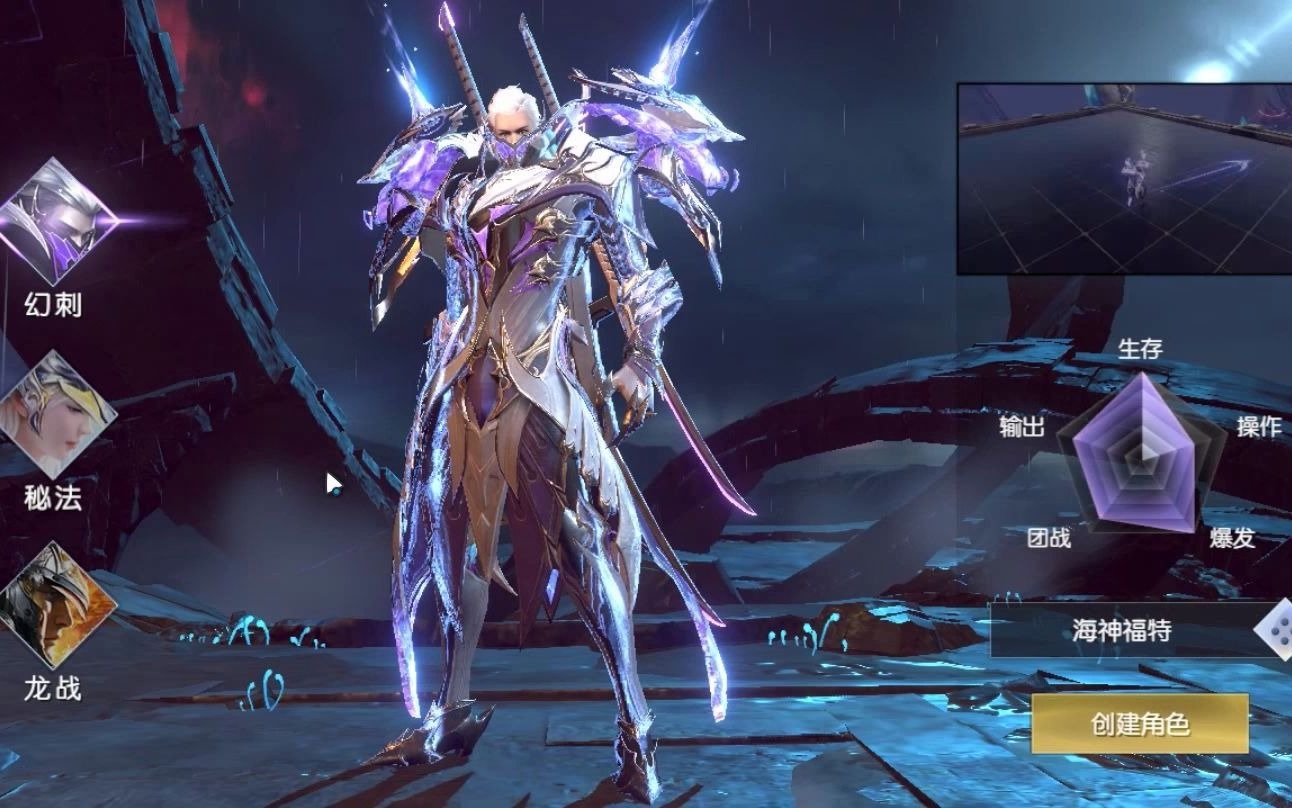Image resolution: width=1292 pixels, height=808 pixels.
Task: Randomize the character name with the dice
Action: pos(1276,630)
